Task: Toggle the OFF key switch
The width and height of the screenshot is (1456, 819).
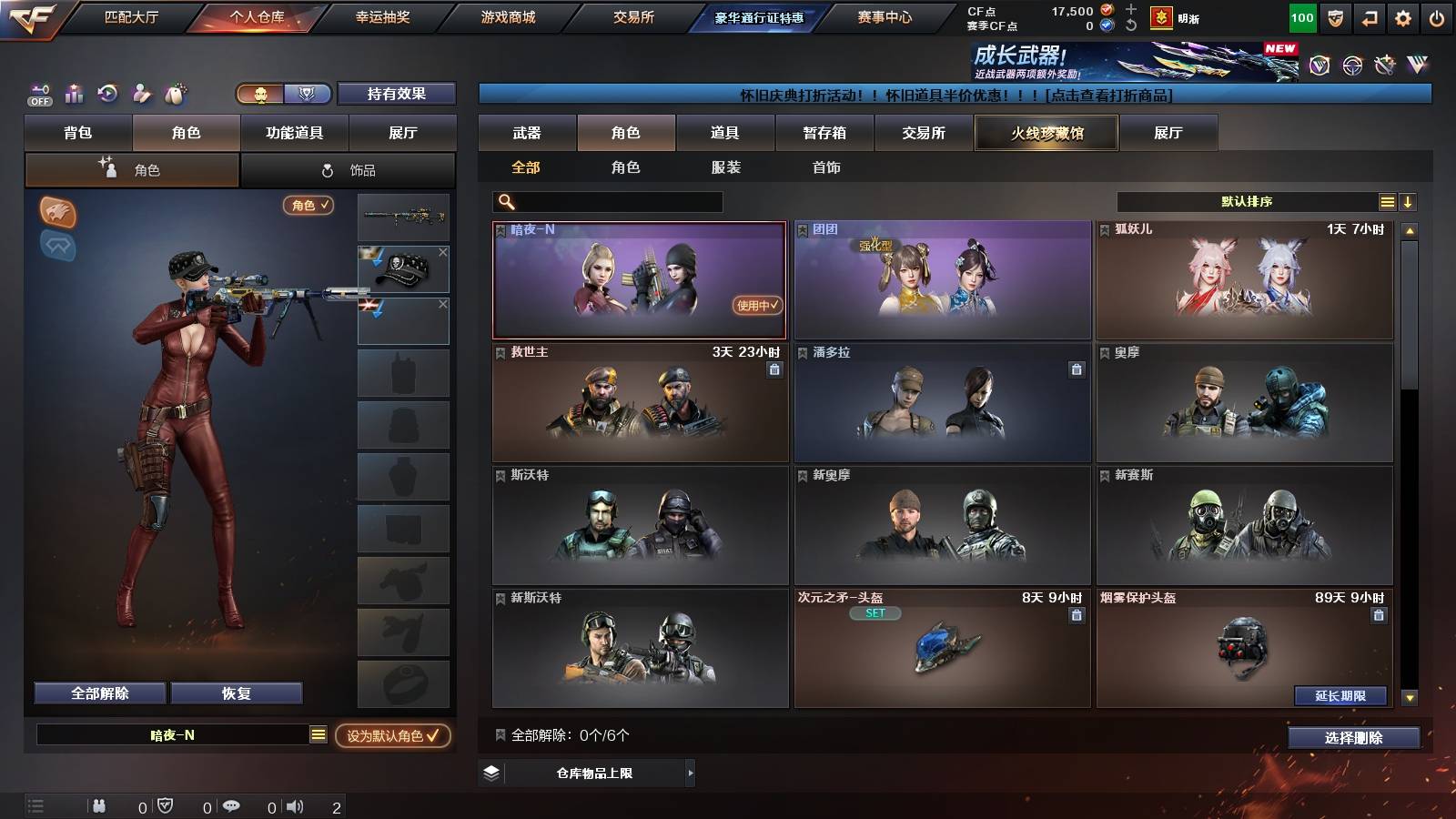Action: coord(38,94)
